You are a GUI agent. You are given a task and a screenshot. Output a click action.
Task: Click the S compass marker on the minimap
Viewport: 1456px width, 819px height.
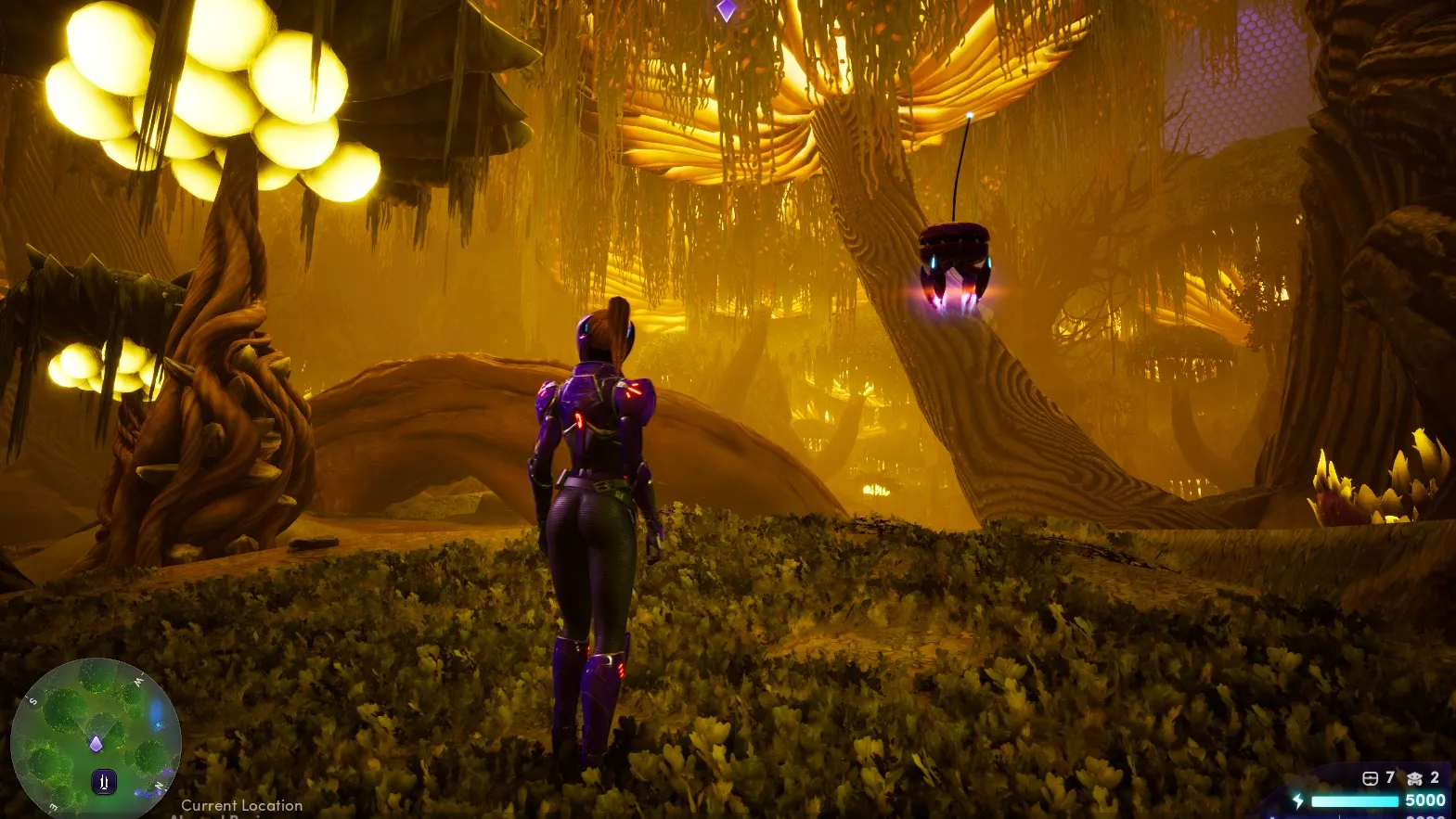32,700
